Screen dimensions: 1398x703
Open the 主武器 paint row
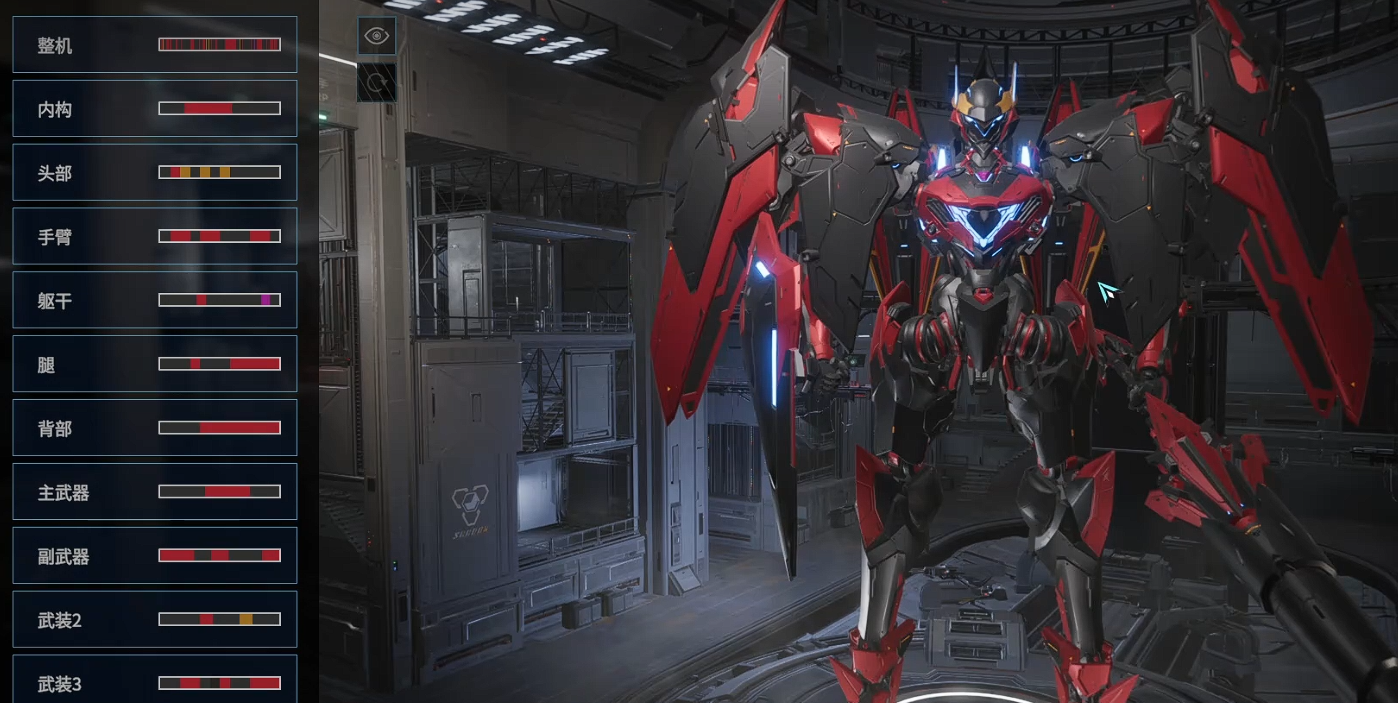[x=154, y=492]
